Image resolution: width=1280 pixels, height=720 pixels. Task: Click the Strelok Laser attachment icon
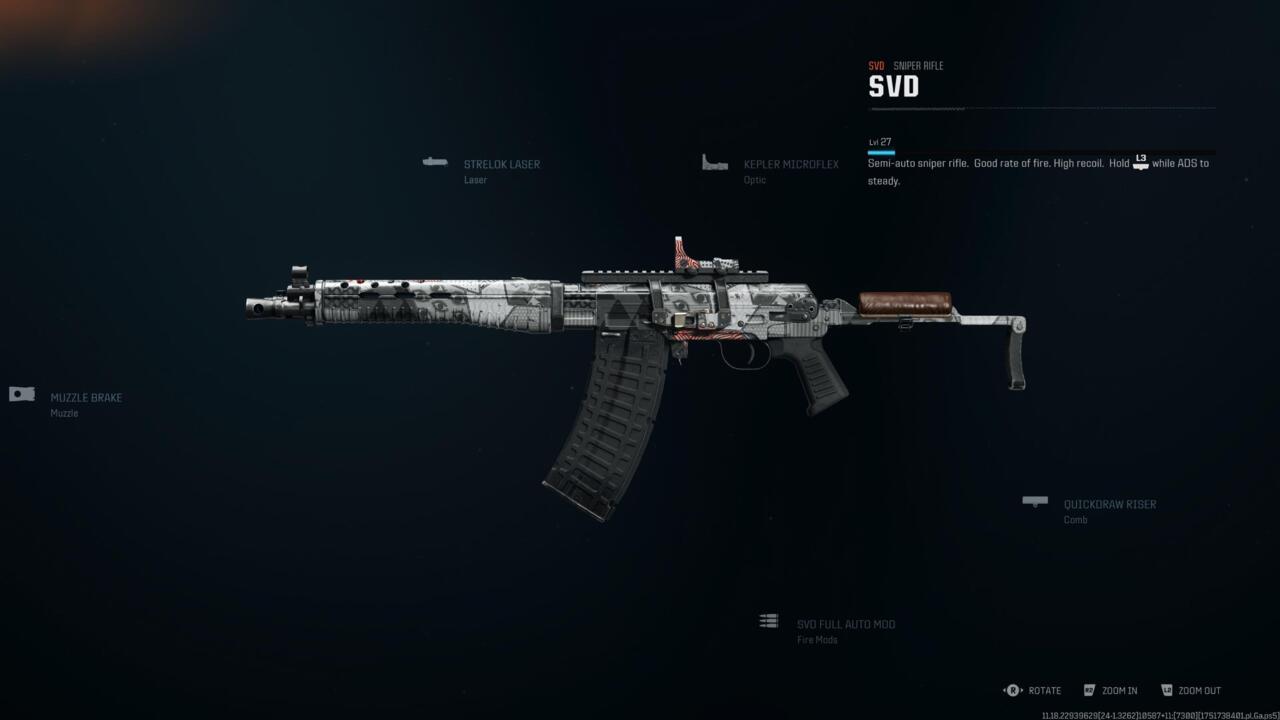pyautogui.click(x=434, y=161)
